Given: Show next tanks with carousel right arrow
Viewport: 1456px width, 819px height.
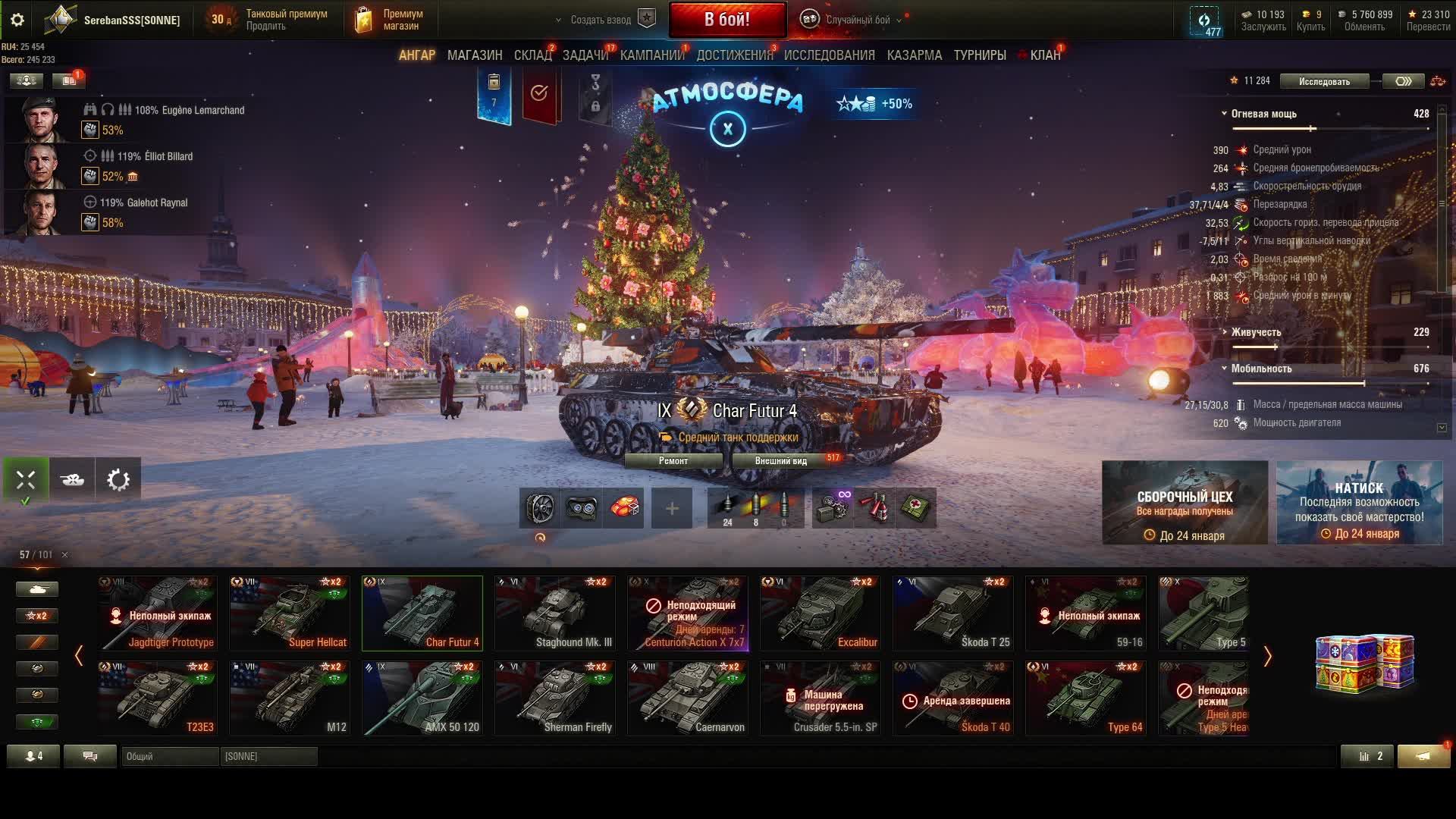Looking at the screenshot, I should [x=1267, y=657].
